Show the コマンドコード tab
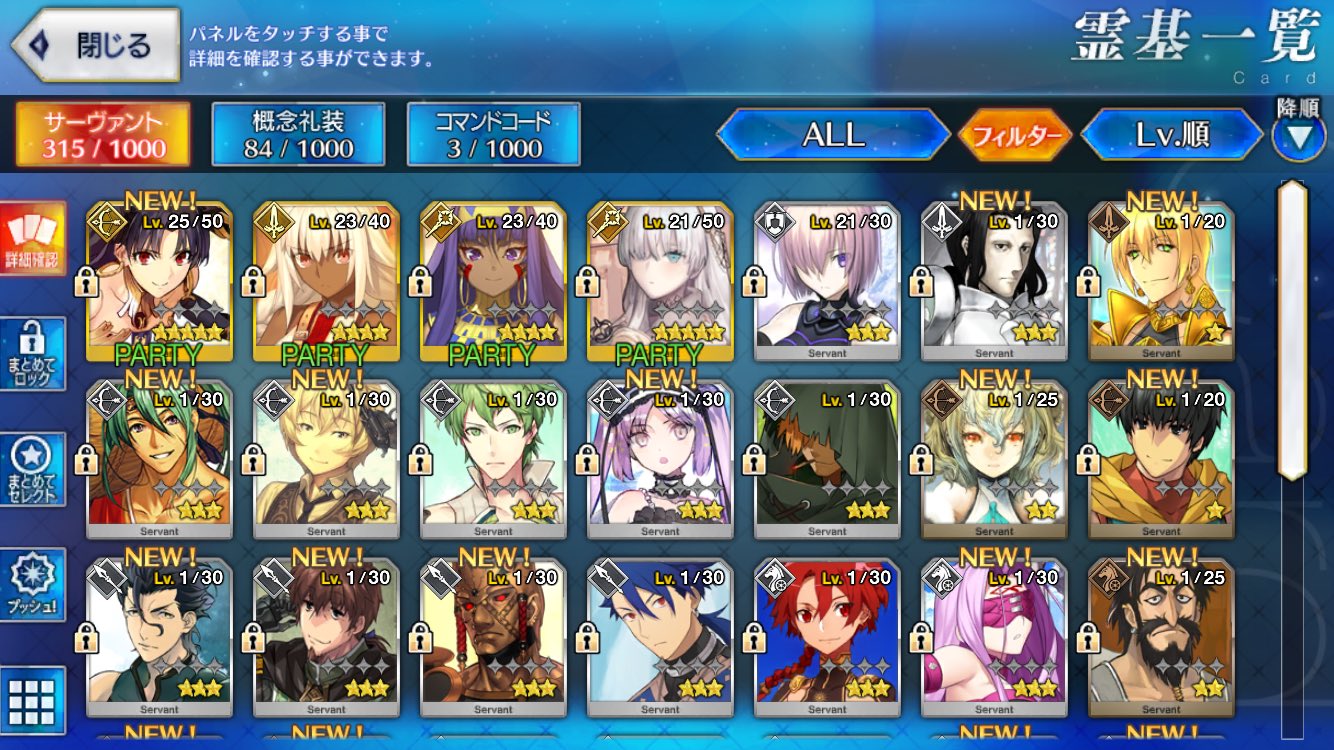Screen dimensions: 1334x750 click(493, 135)
